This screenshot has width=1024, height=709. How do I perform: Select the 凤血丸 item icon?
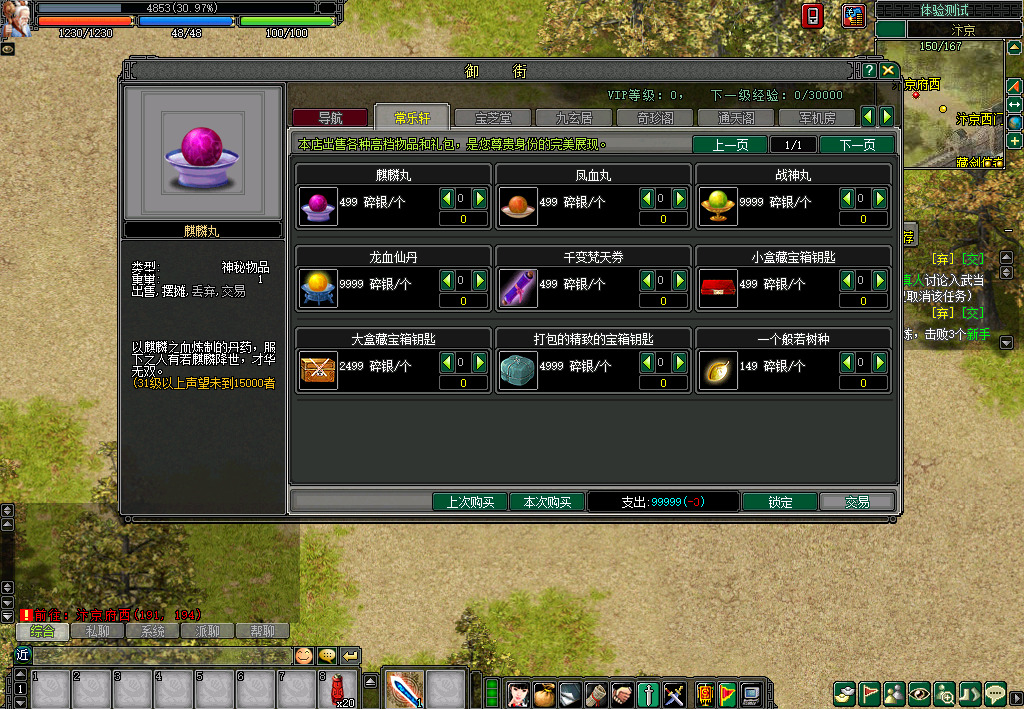(x=518, y=205)
